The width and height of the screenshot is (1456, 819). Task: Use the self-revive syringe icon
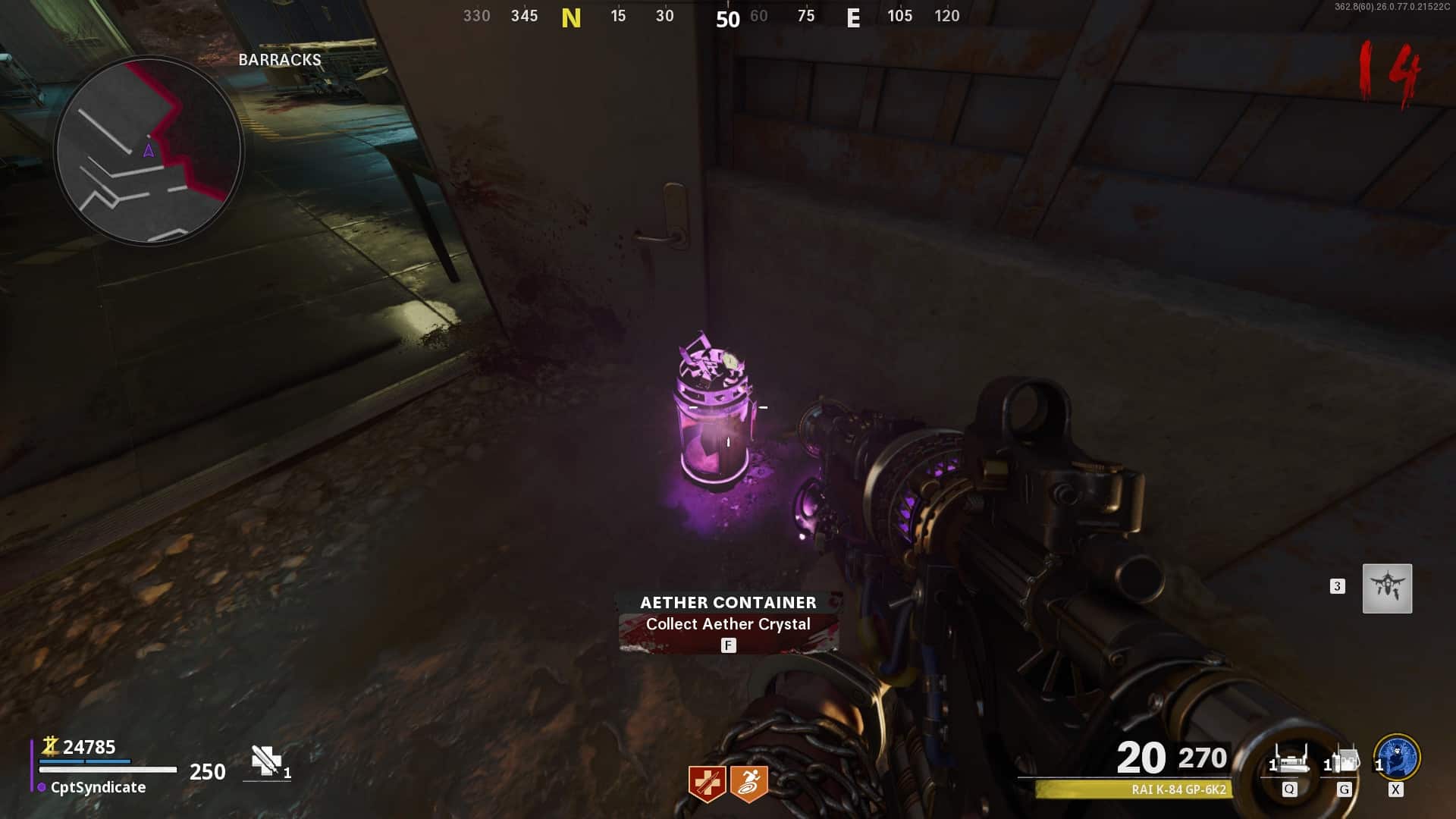pos(266,761)
